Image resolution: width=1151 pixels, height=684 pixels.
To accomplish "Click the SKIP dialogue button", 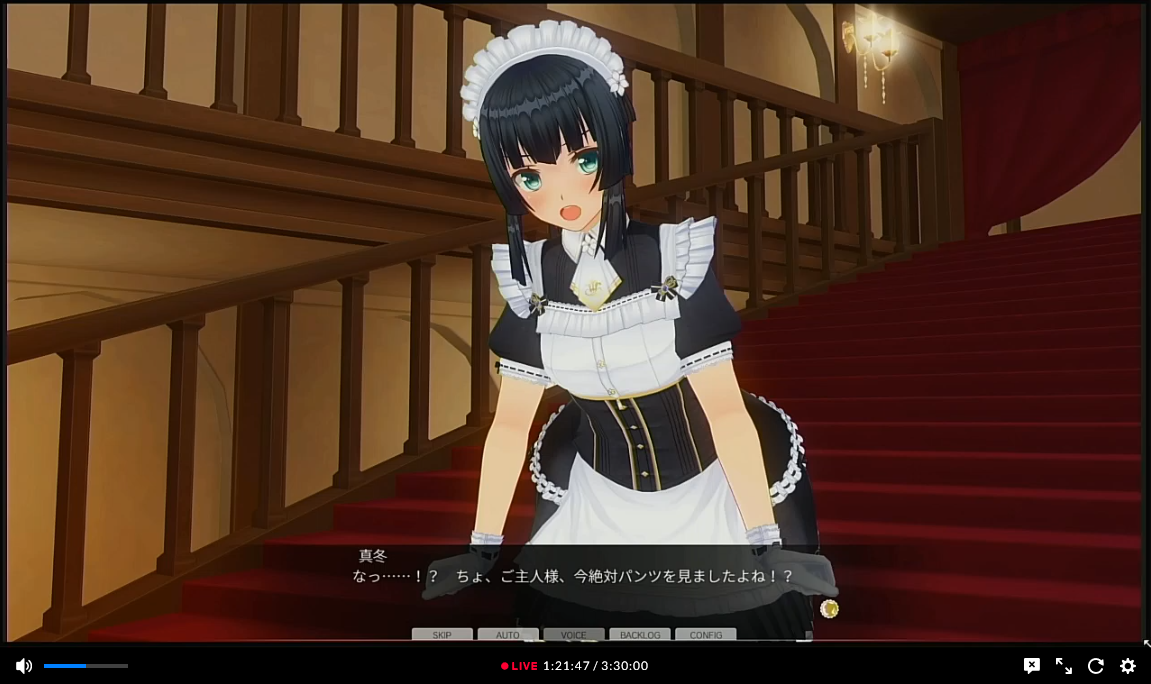I will [442, 635].
